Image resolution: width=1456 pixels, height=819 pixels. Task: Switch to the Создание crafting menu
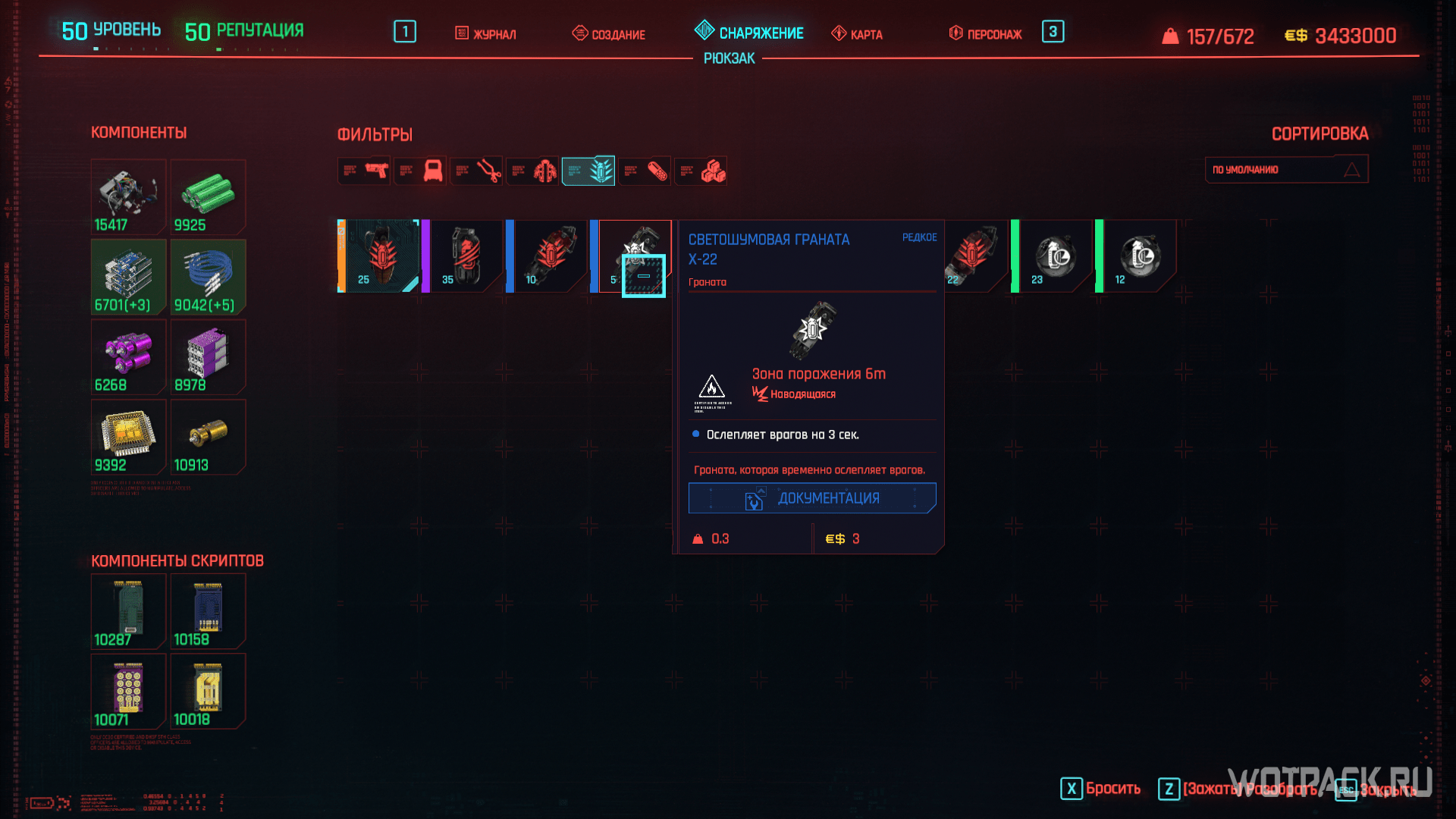[x=609, y=34]
